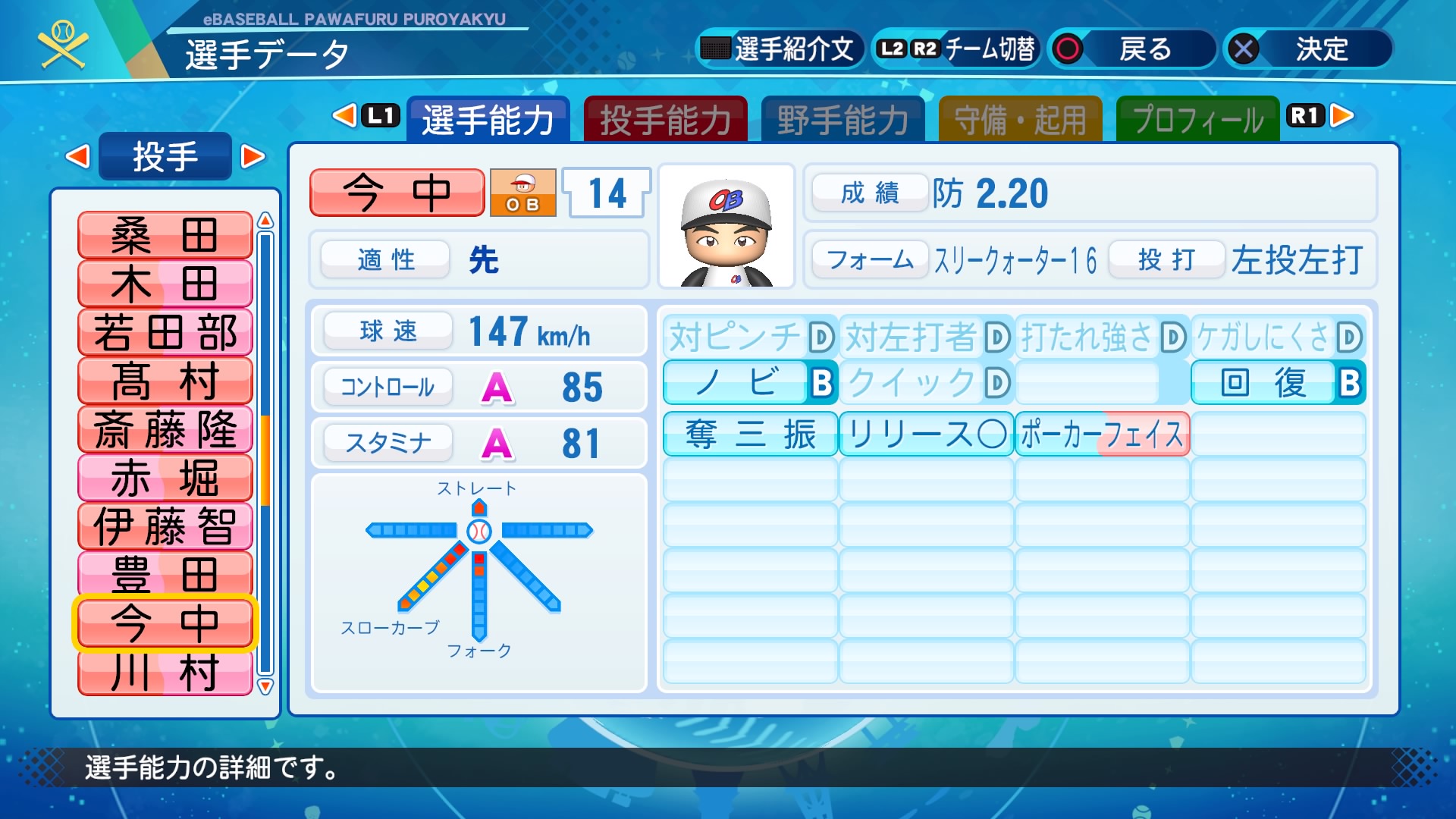Click the L1 button icon left of the tabs

pyautogui.click(x=378, y=117)
